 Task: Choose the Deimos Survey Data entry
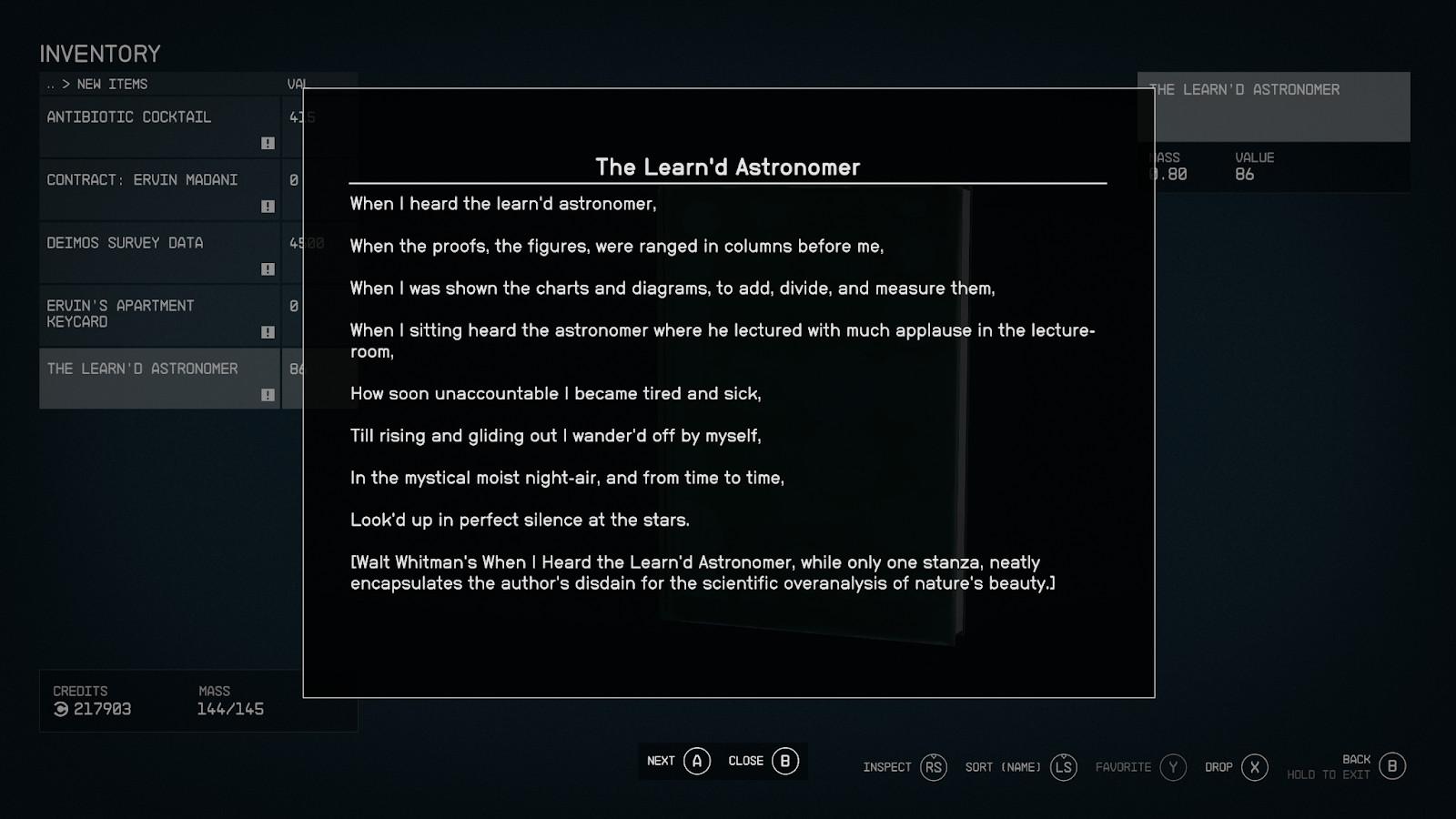tap(159, 252)
